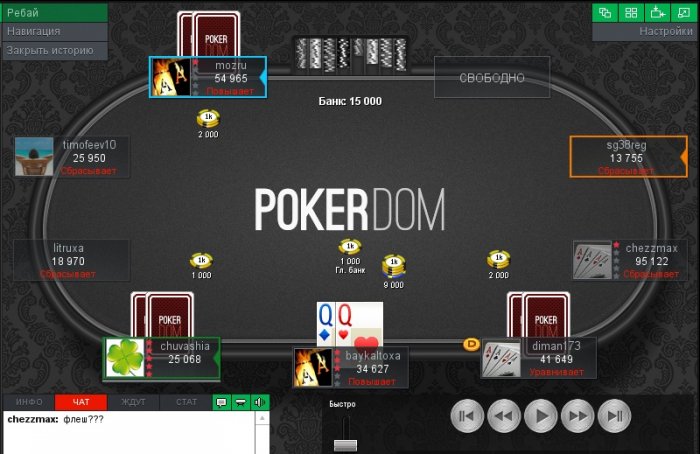The height and width of the screenshot is (454, 700).
Task: Click the popout window arrow icon
Action: point(657,13)
